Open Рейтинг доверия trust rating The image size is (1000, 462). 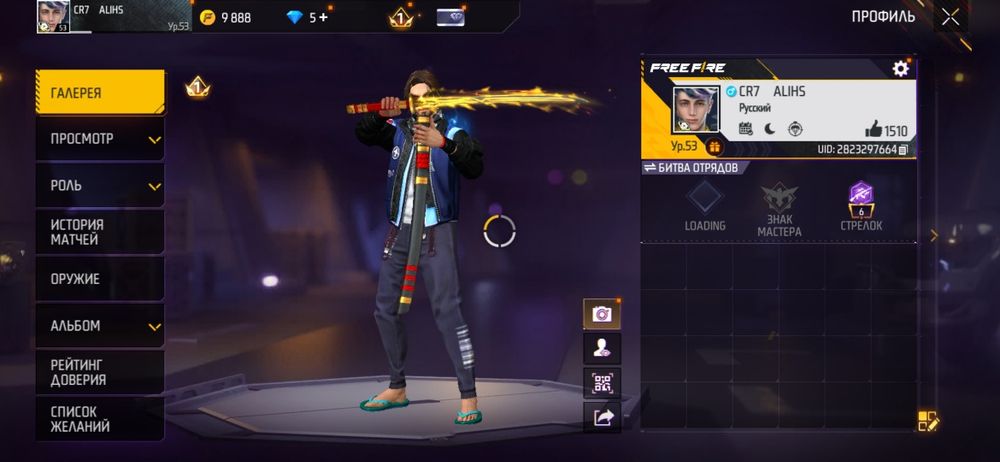(100, 372)
